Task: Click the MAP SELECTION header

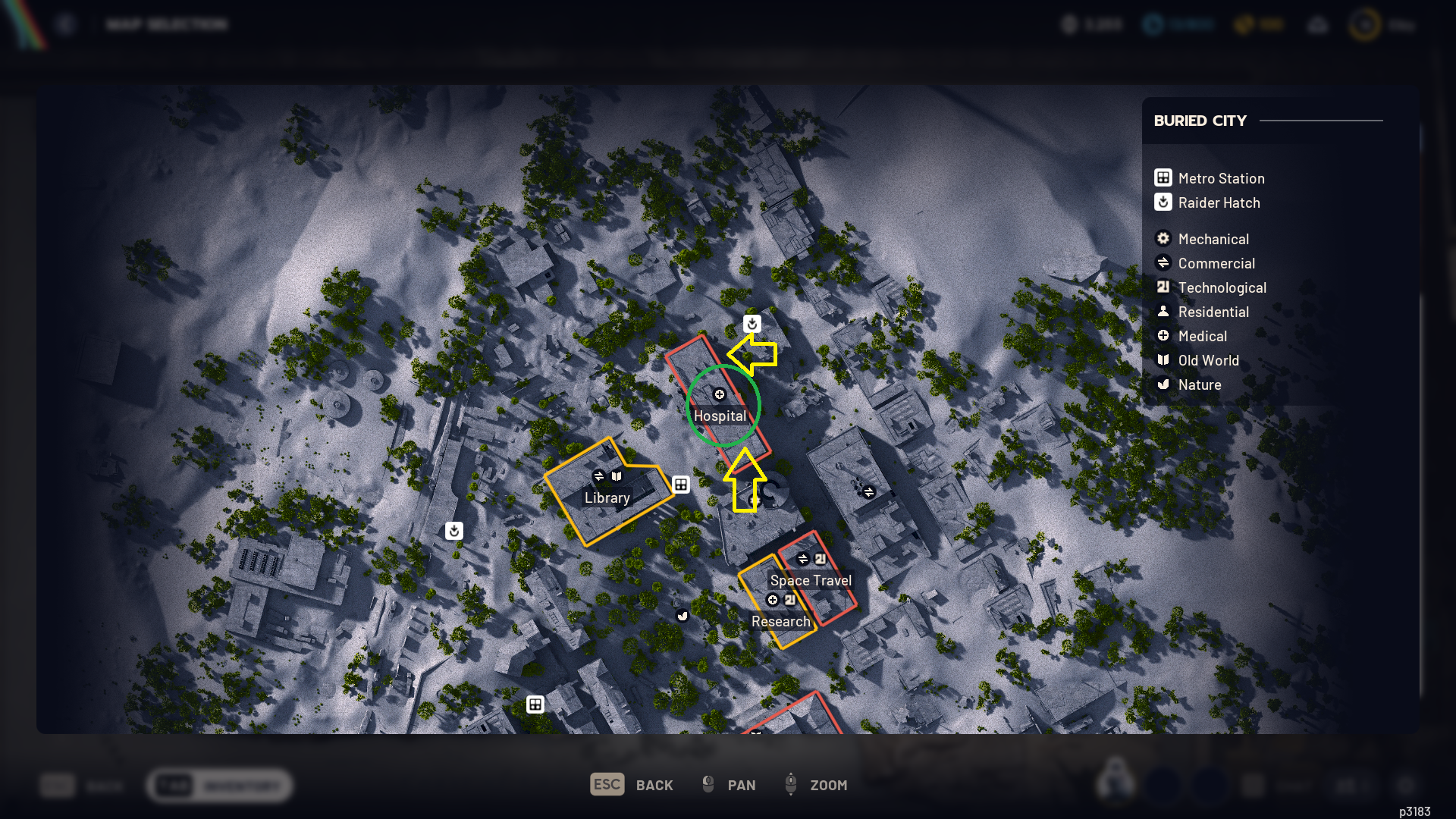Action: tap(166, 24)
